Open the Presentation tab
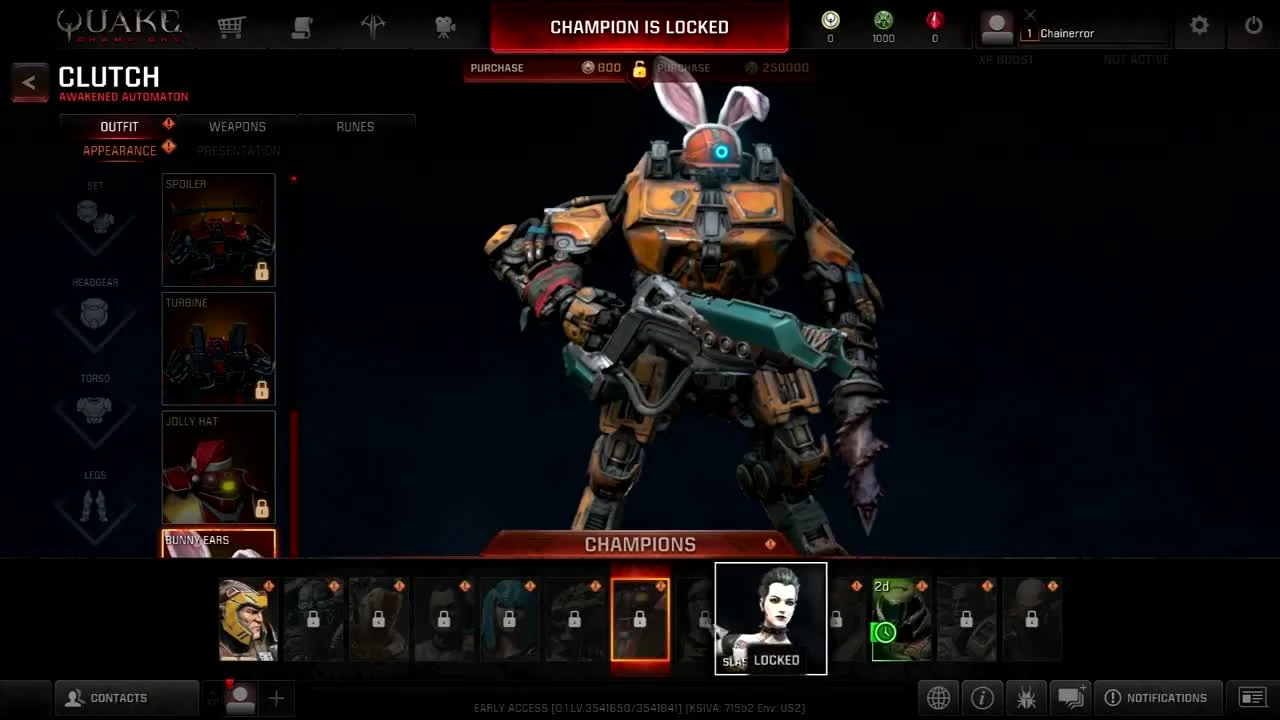1280x720 pixels. [240, 150]
